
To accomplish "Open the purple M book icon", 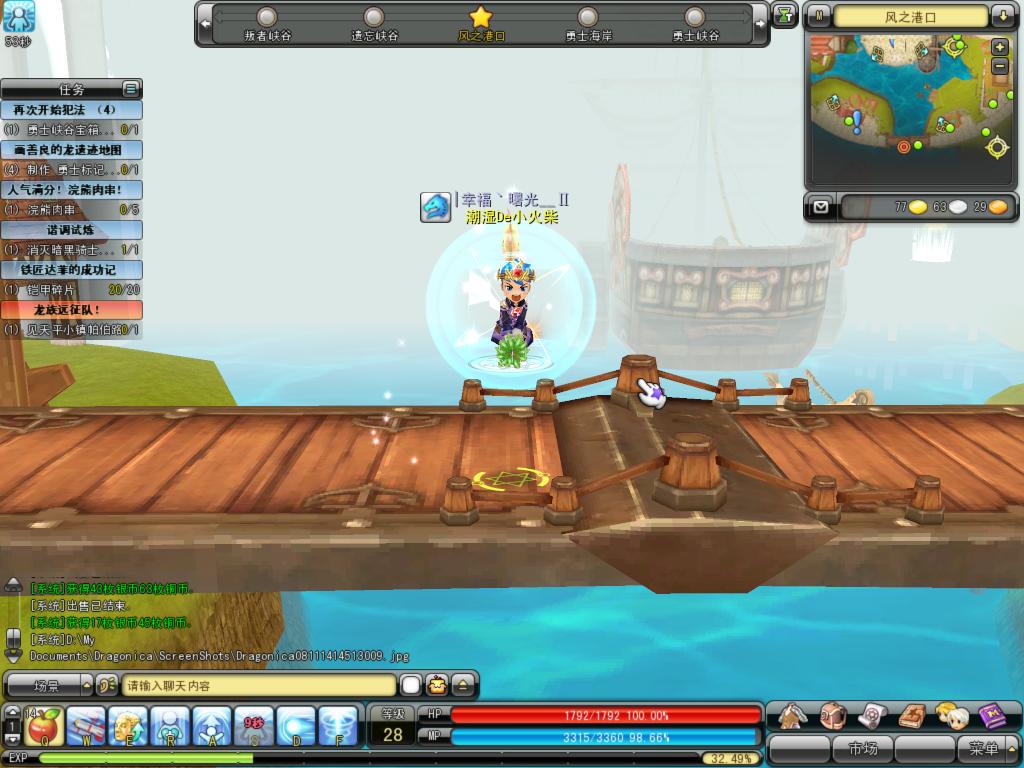I will point(993,715).
